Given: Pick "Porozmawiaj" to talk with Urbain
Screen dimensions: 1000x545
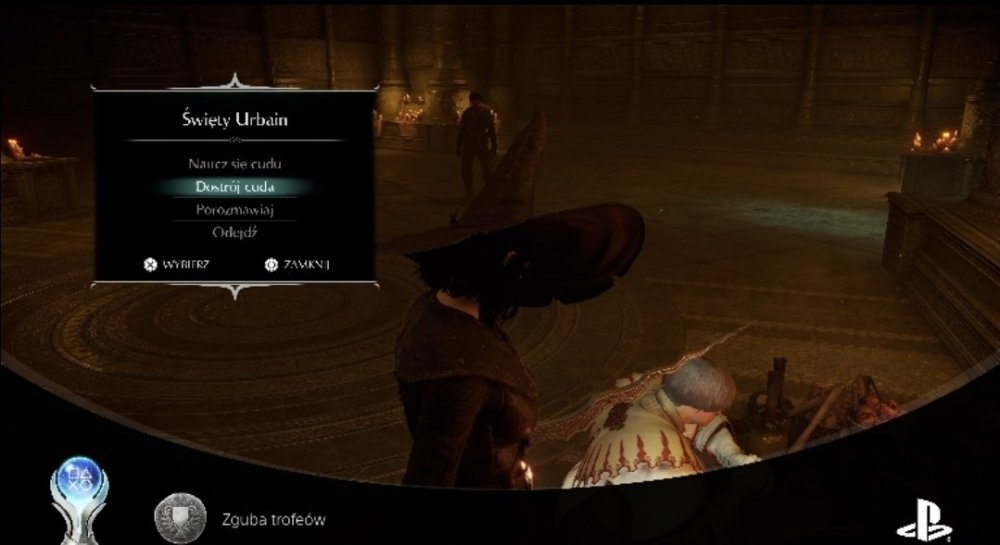Looking at the screenshot, I should click(234, 210).
